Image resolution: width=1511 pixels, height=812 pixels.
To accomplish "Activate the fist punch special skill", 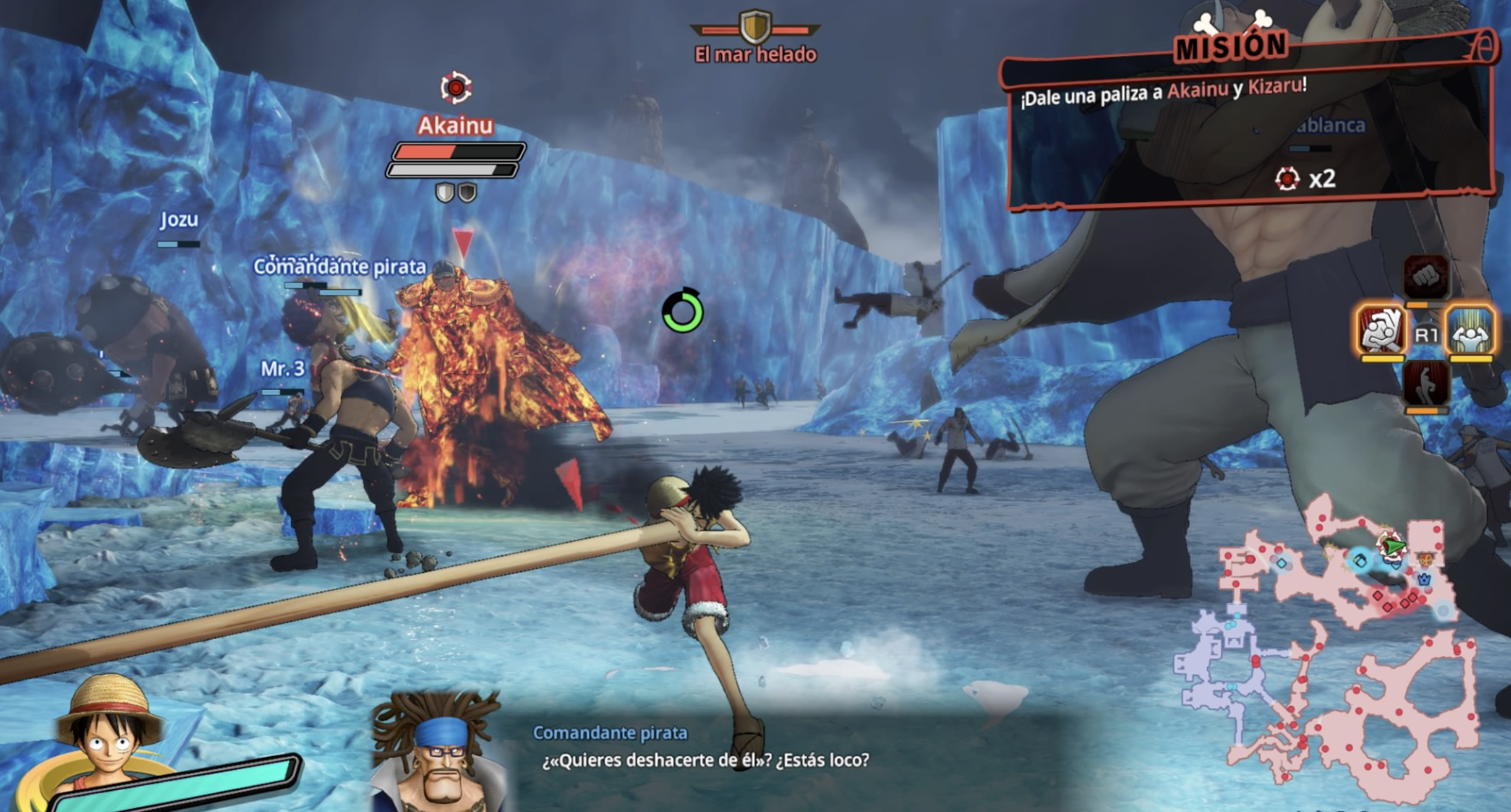I will click(x=1426, y=277).
